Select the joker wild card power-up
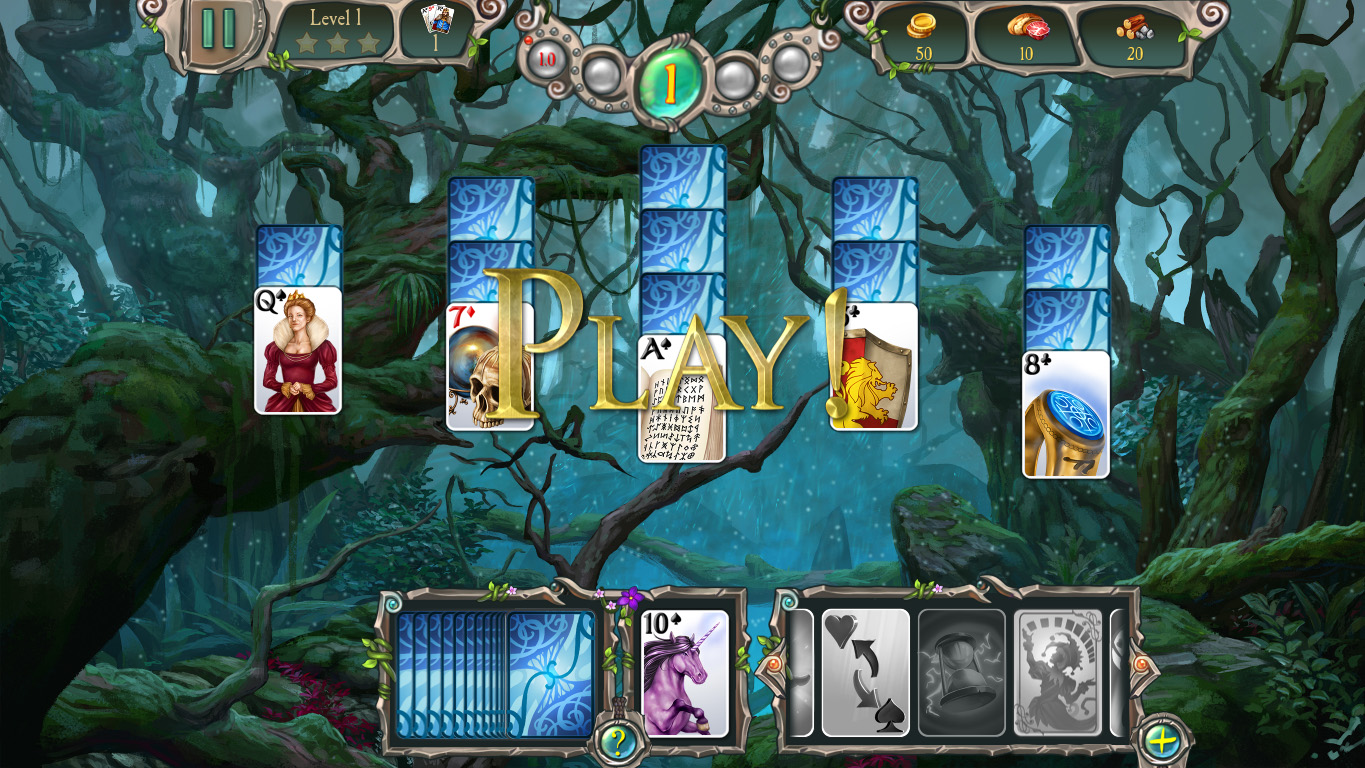This screenshot has width=1365, height=768. [1060, 672]
